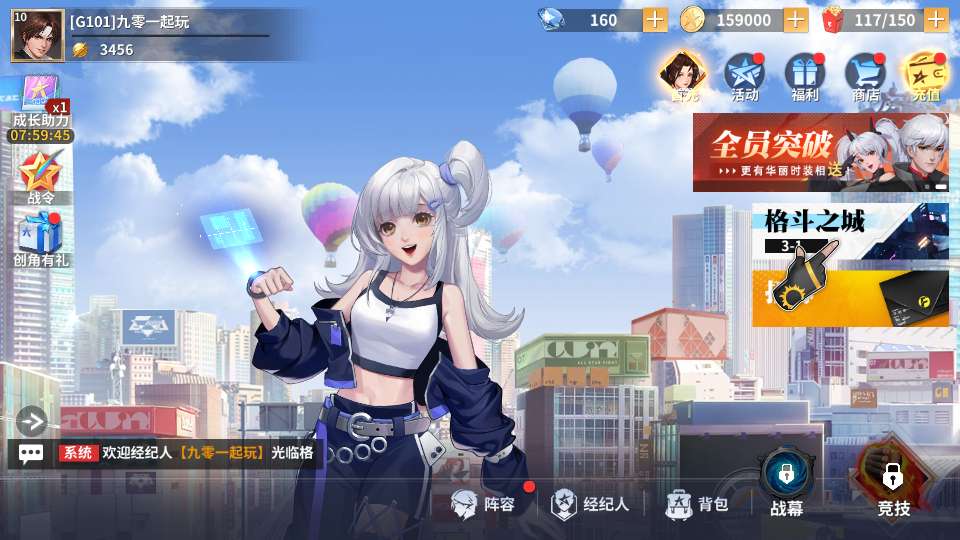Open the 经纪人 agent menu
The height and width of the screenshot is (540, 960).
[x=591, y=504]
